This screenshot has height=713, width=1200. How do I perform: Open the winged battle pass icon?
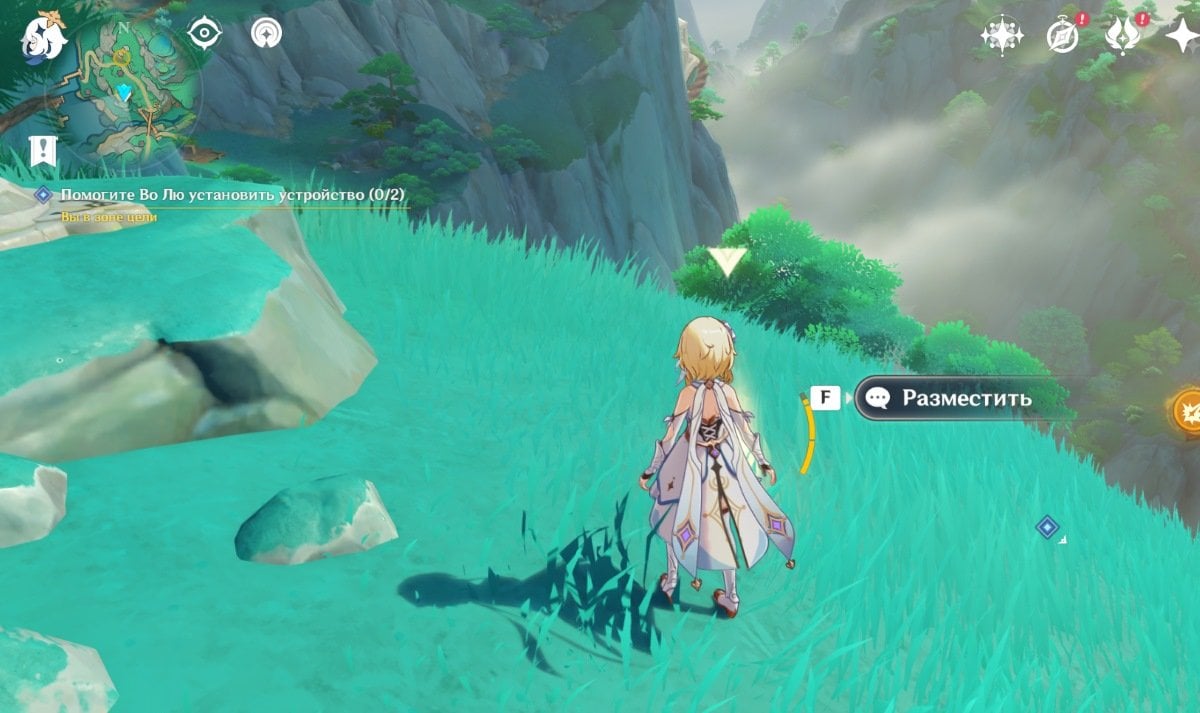tap(1121, 36)
